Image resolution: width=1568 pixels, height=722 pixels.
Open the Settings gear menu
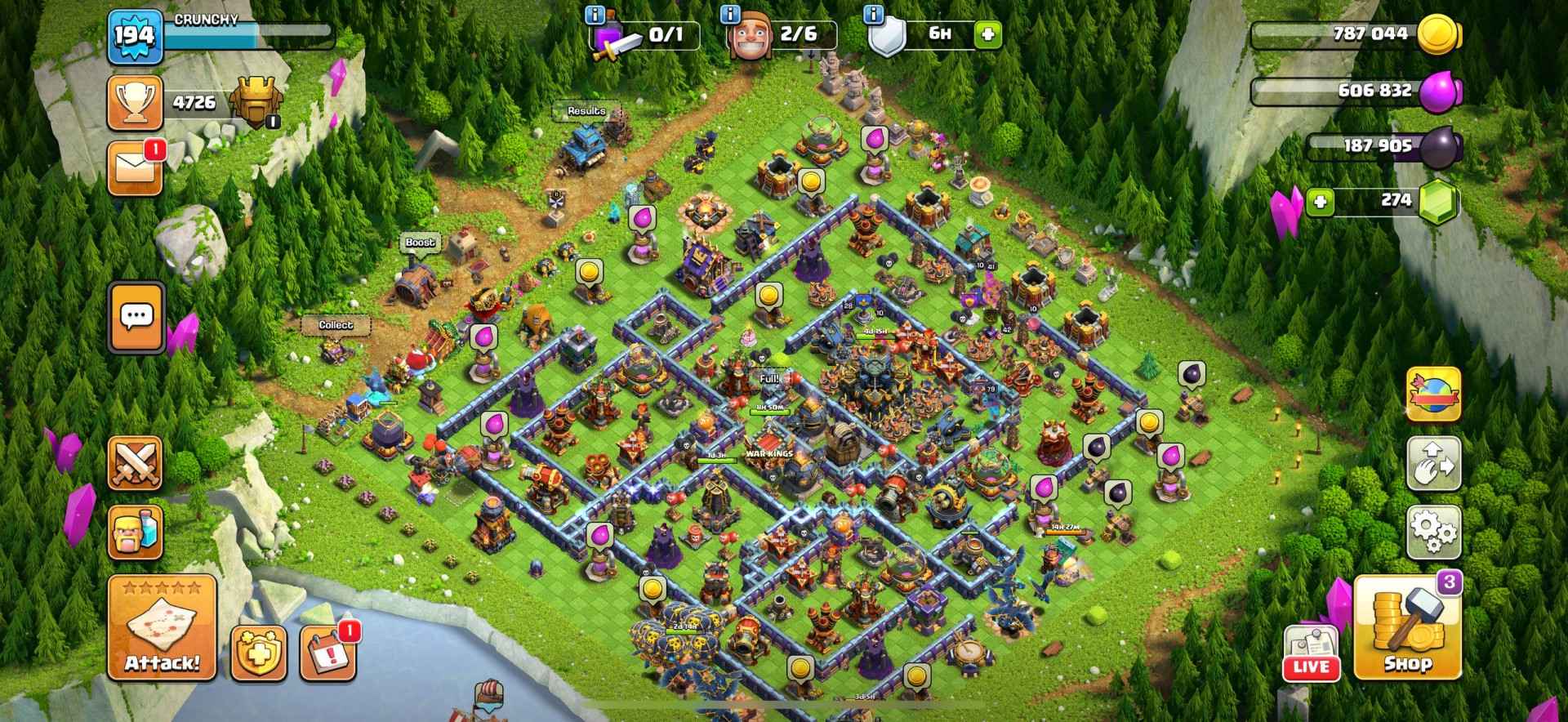tap(1433, 533)
